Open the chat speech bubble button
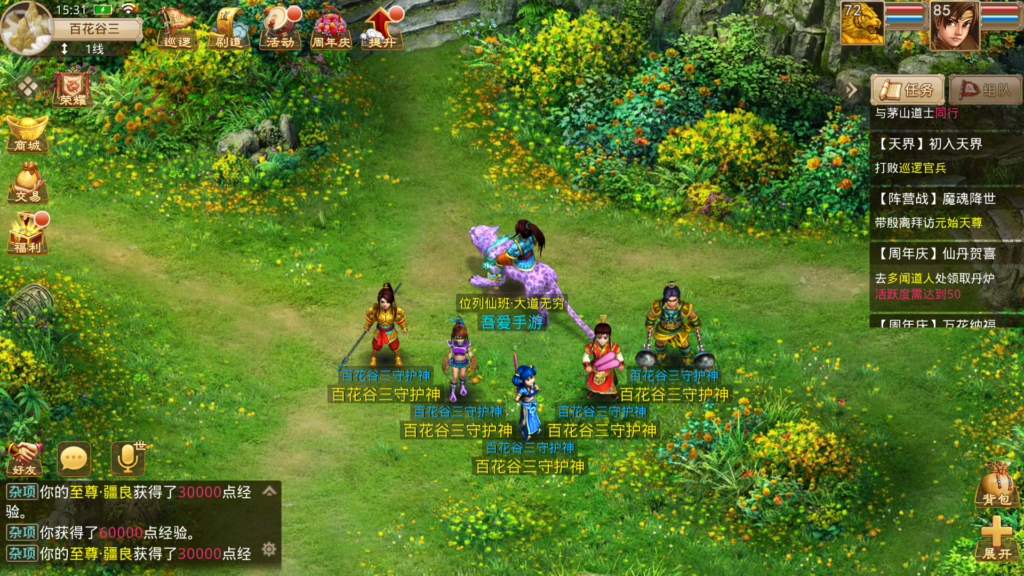The height and width of the screenshot is (576, 1024). pos(74,459)
